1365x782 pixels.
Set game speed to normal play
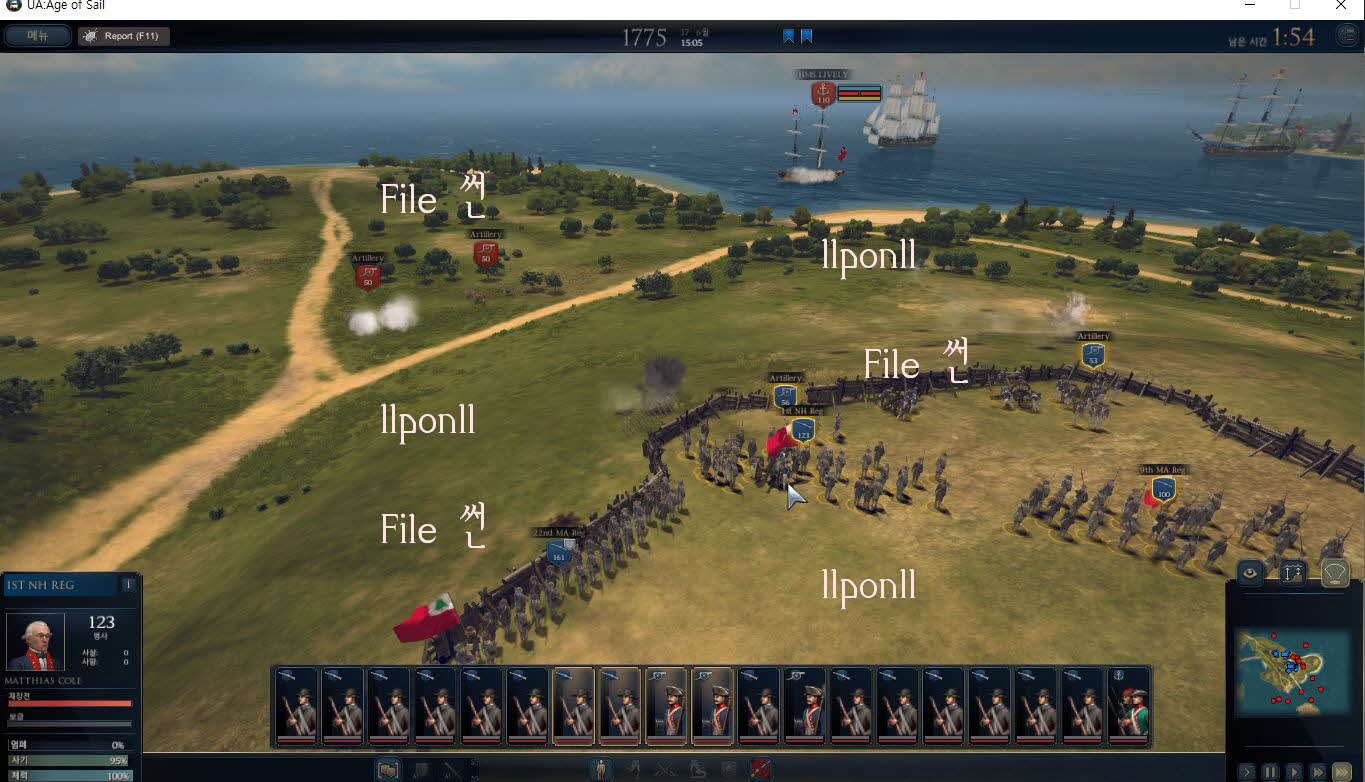(x=1294, y=772)
